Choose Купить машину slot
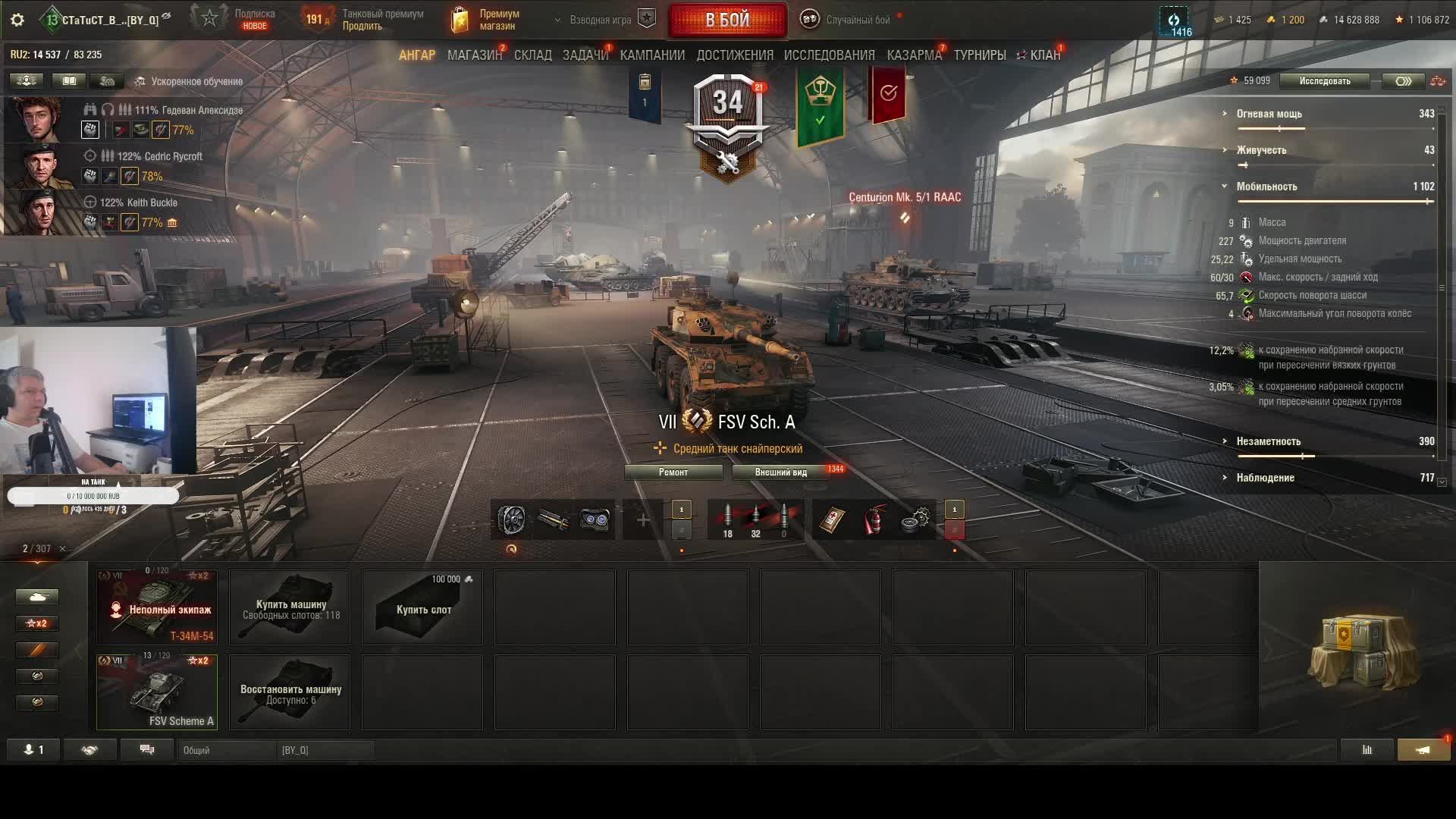This screenshot has width=1456, height=819. pos(290,607)
